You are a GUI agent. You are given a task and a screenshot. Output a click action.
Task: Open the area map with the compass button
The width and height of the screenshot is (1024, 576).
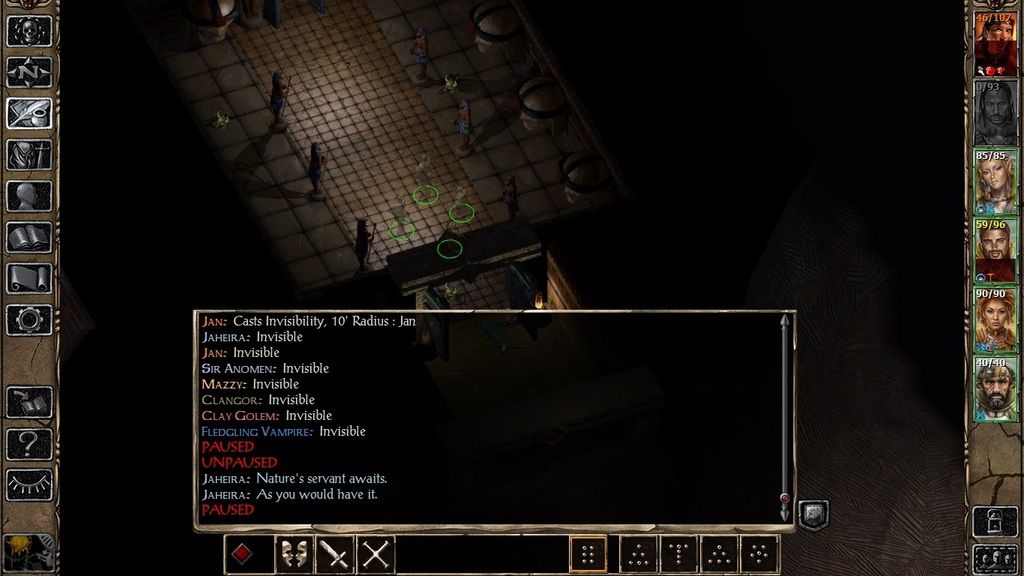pyautogui.click(x=29, y=72)
